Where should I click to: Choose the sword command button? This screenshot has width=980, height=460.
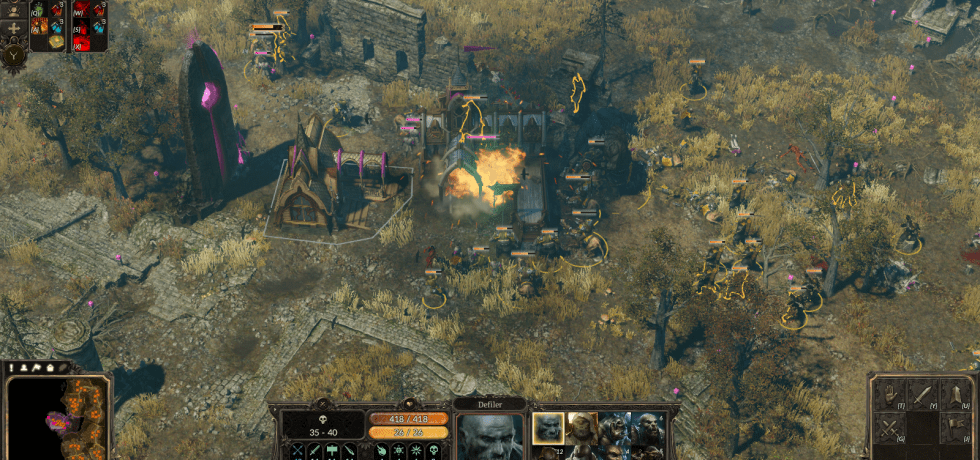921,395
